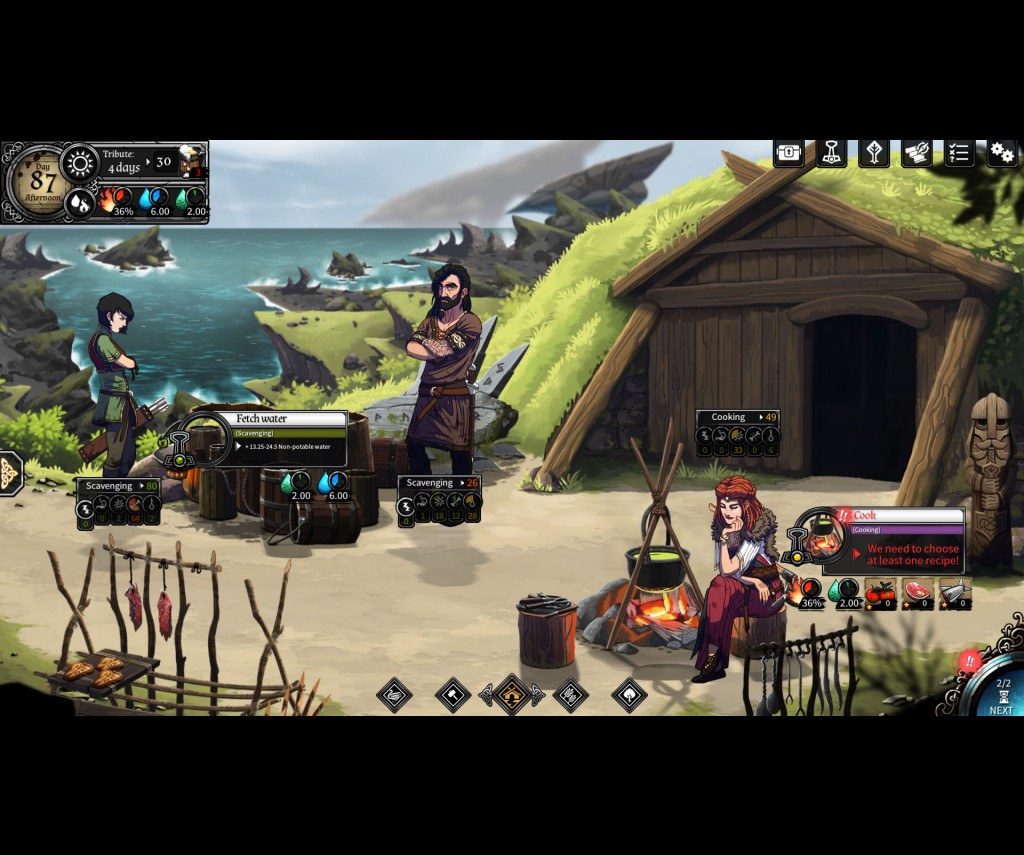1024x855 pixels.
Task: Open the tree-shaped skills menu
Action: pos(874,153)
